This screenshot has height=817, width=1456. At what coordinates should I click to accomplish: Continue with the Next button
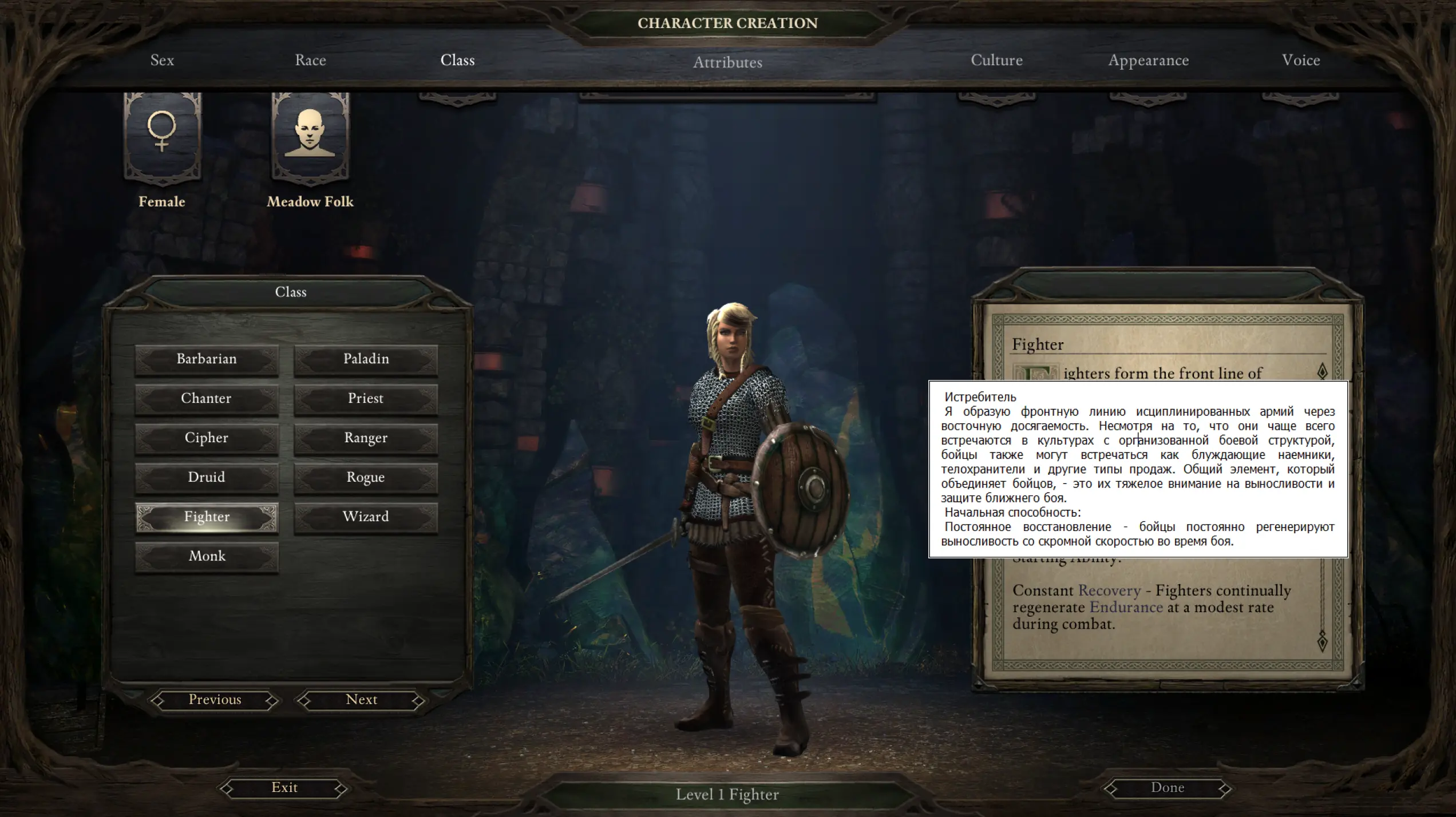coord(361,700)
